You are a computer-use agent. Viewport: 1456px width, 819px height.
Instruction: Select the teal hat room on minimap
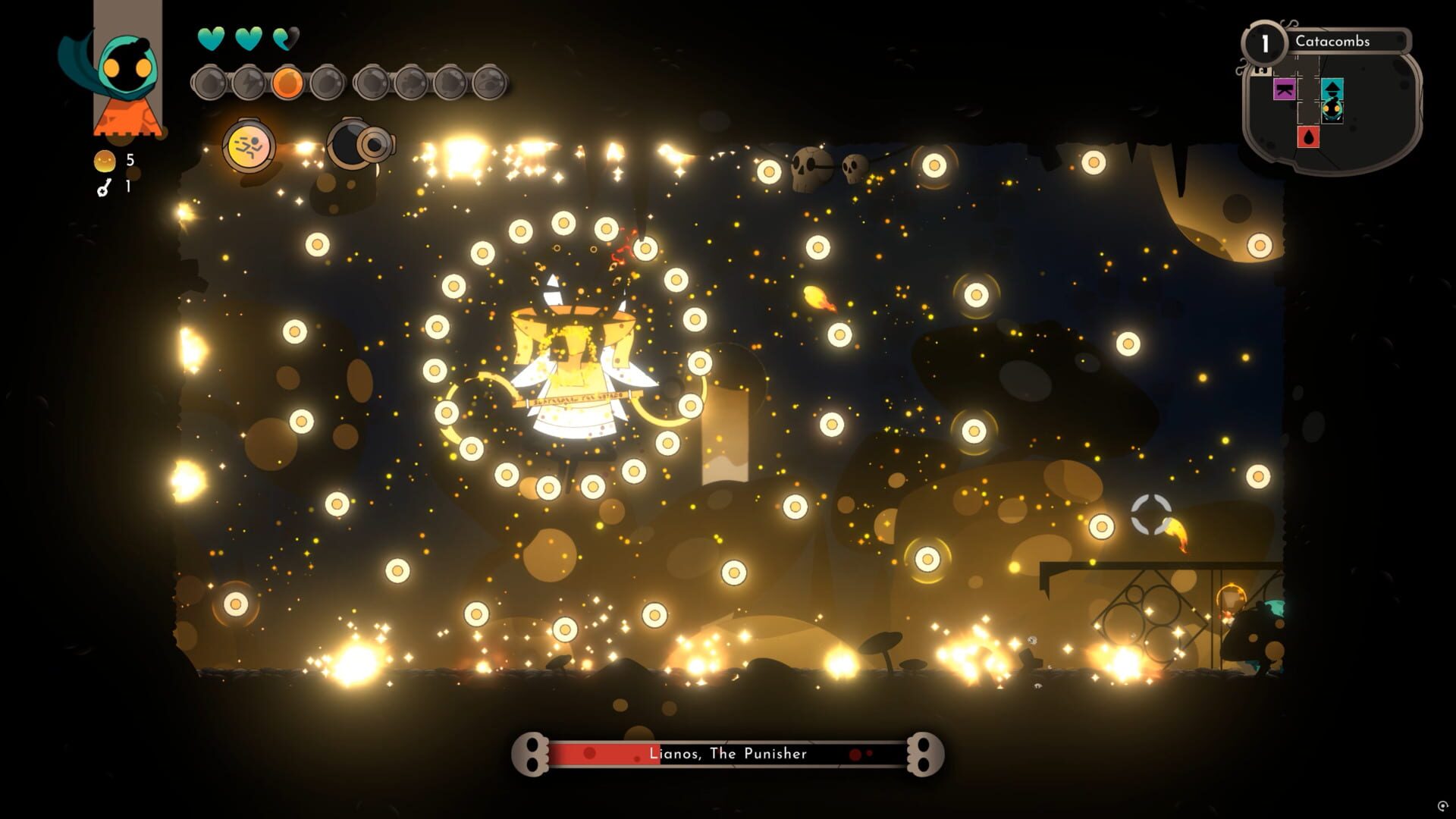click(1332, 88)
